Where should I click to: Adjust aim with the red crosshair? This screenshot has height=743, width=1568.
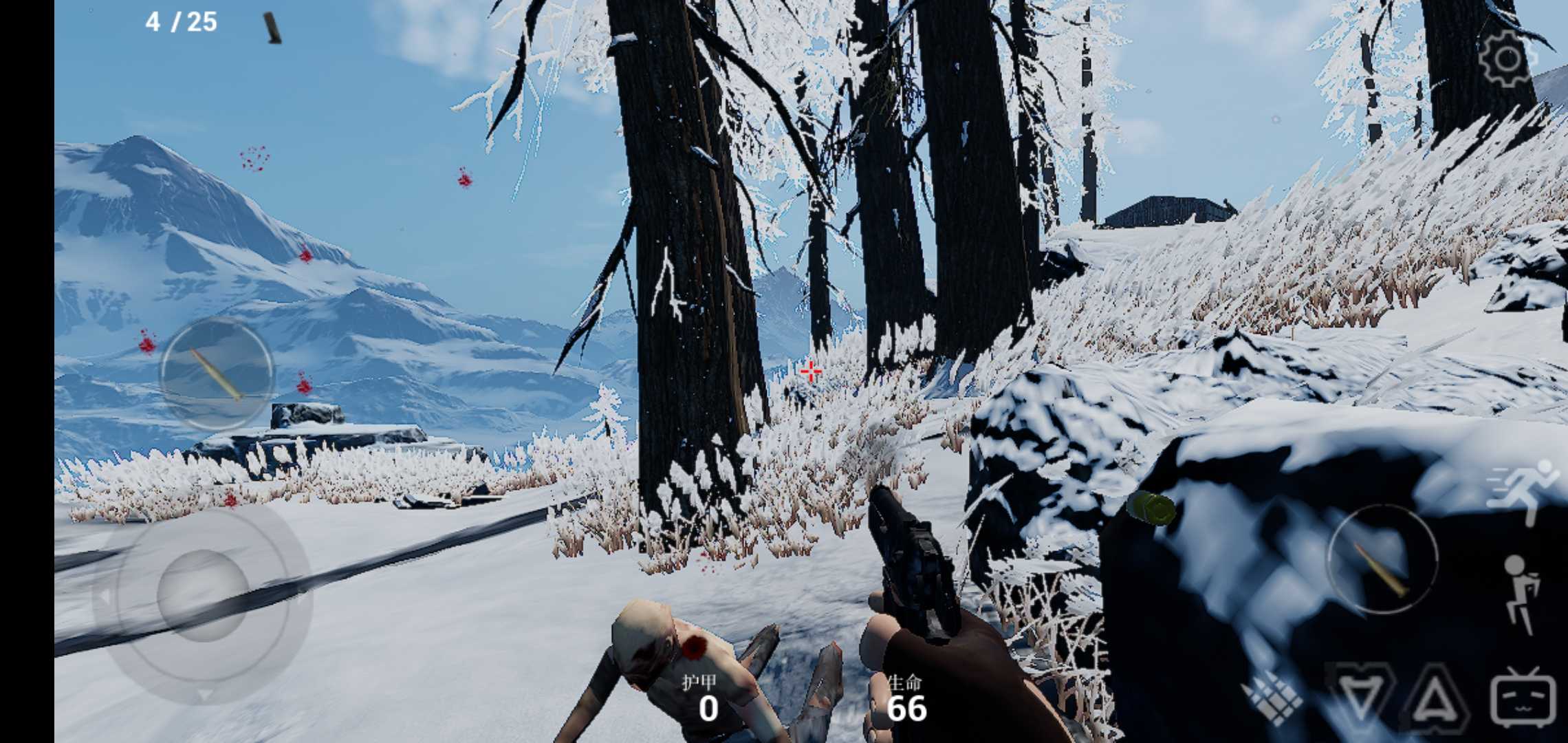(x=811, y=370)
